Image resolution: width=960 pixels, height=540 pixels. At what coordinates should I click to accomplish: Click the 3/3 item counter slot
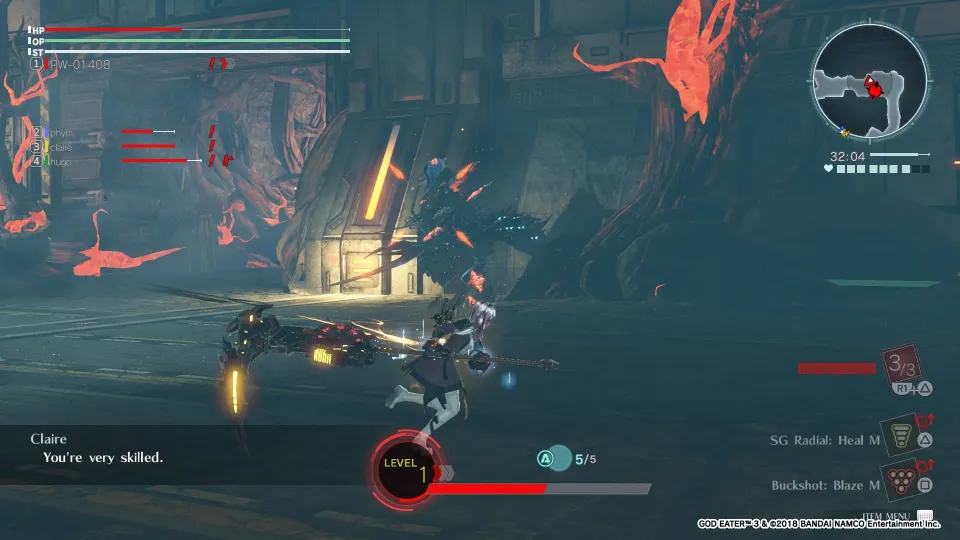[902, 367]
